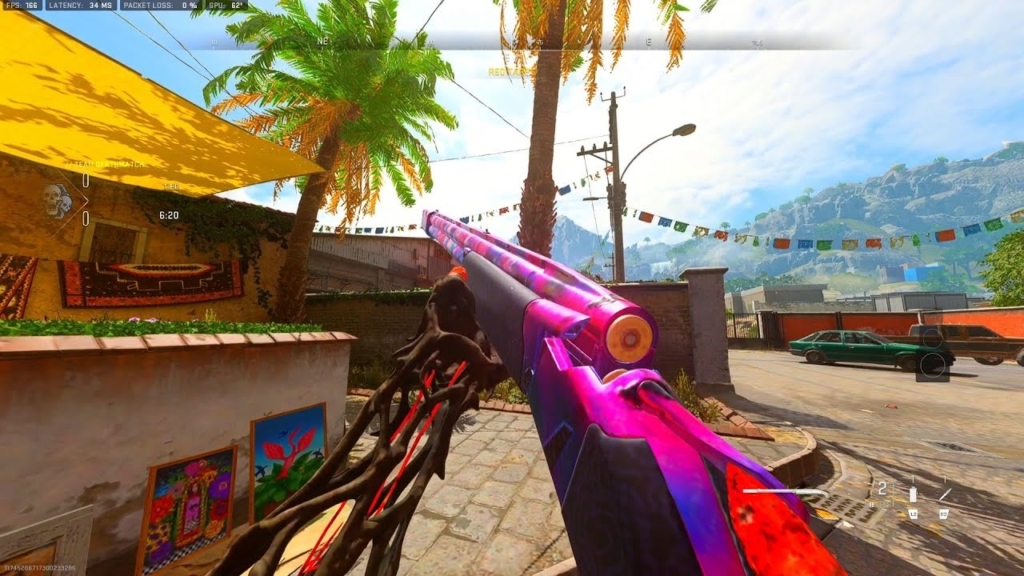This screenshot has height=576, width=1024.
Task: Choose the bottle-shaped equipment icon
Action: point(912,493)
